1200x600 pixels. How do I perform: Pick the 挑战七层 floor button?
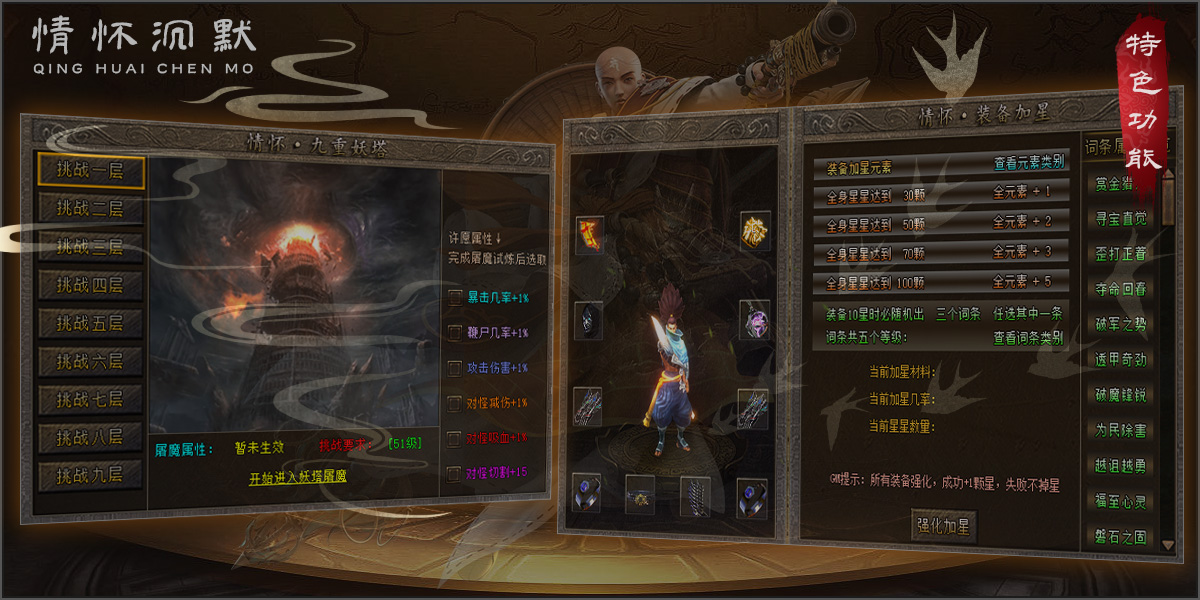point(91,399)
